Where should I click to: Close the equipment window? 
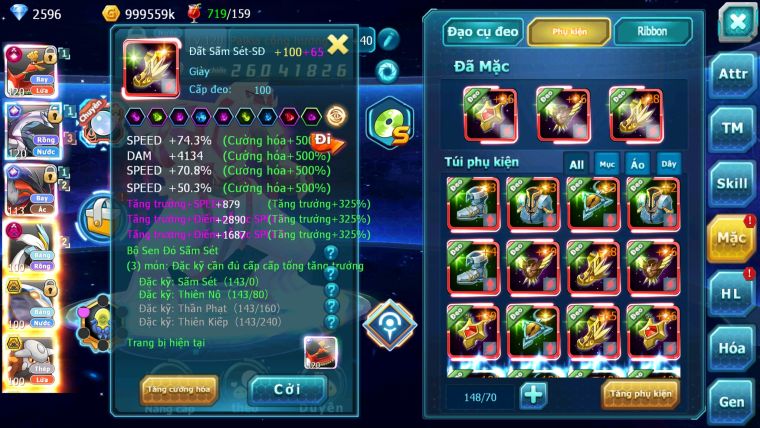(x=736, y=22)
